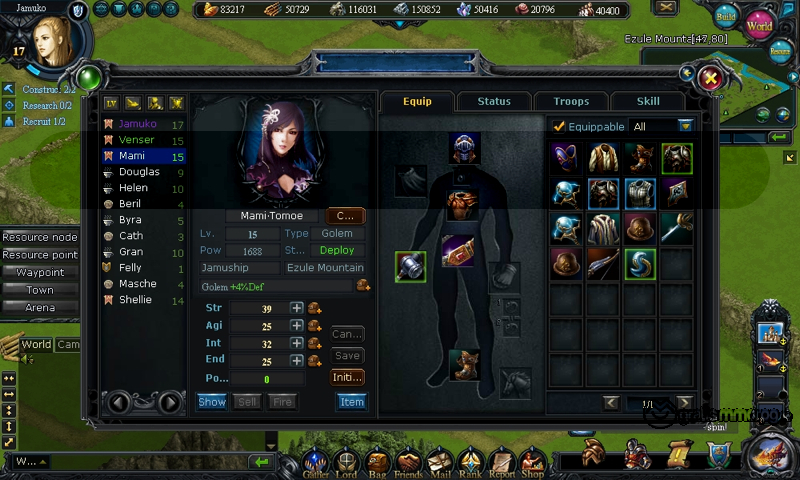Select the equipped hammer weapon slot

point(410,267)
